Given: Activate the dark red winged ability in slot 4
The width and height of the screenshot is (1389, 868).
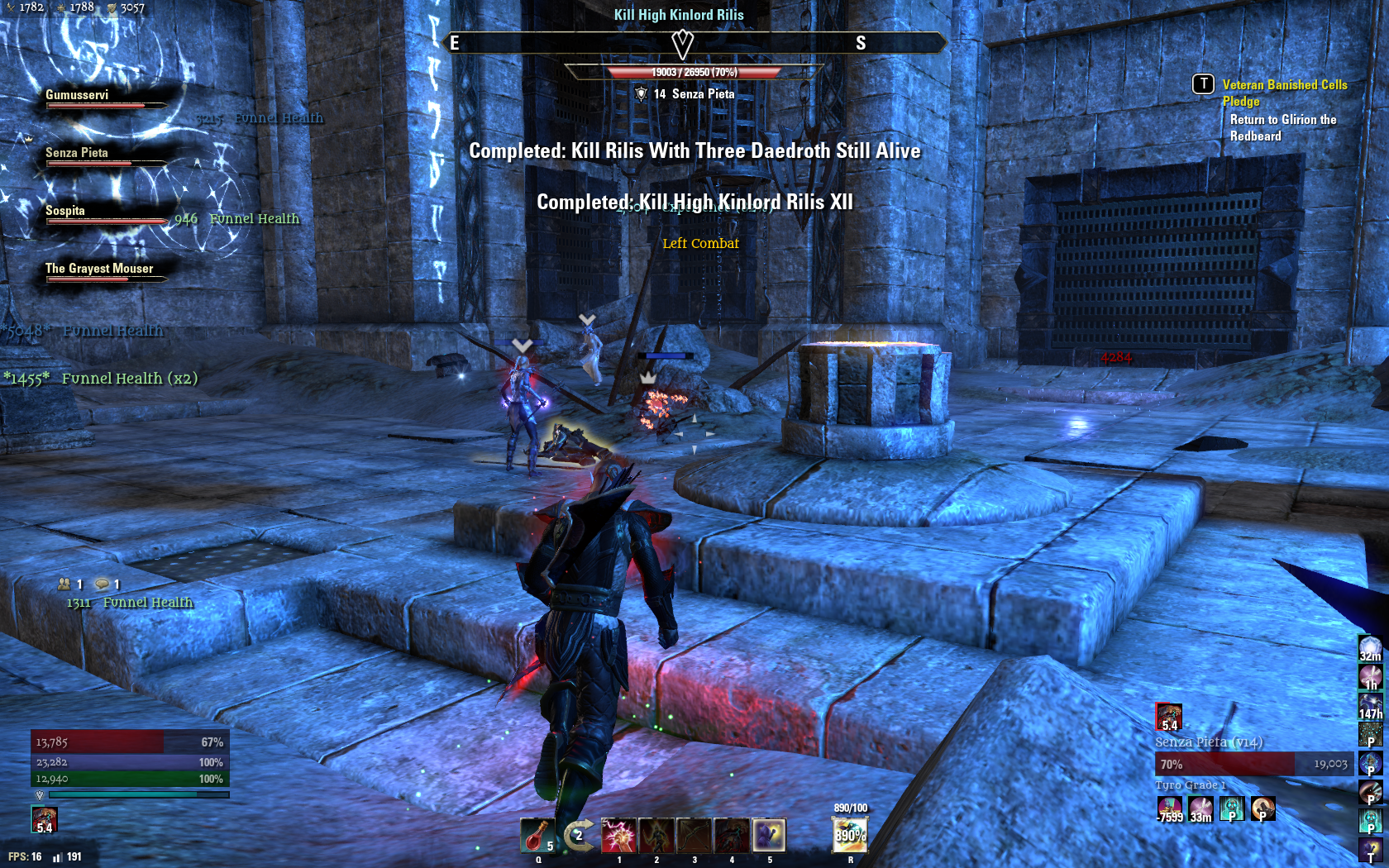Looking at the screenshot, I should pos(732,835).
